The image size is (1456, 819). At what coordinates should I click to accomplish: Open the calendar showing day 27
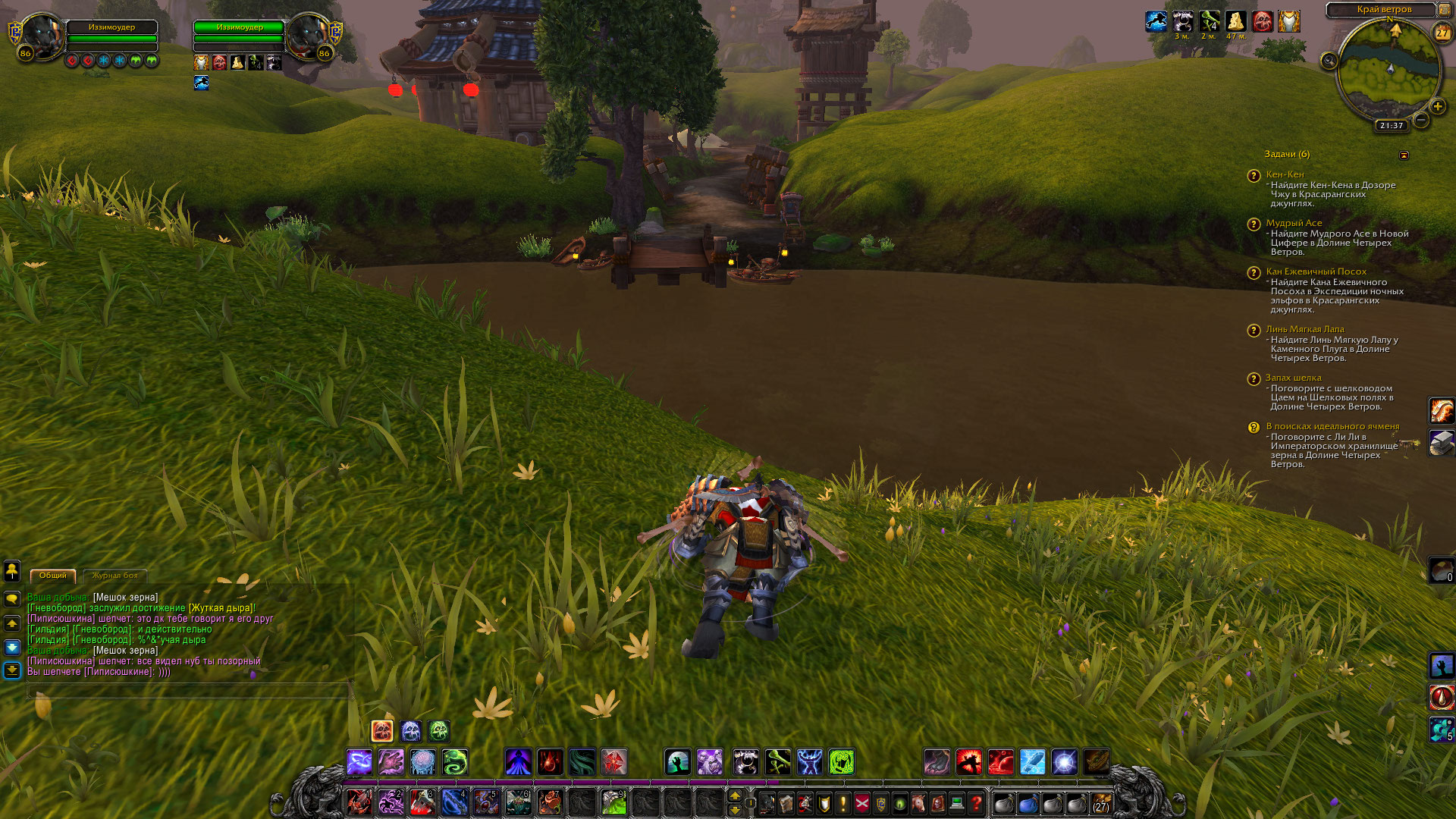coord(1442,33)
